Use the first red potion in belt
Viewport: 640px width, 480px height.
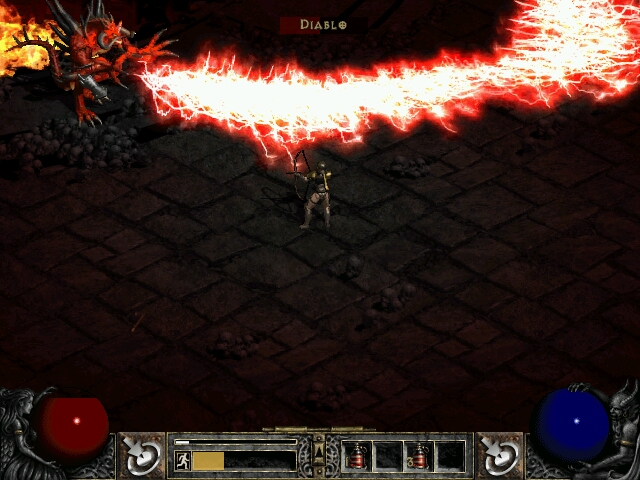tap(356, 457)
